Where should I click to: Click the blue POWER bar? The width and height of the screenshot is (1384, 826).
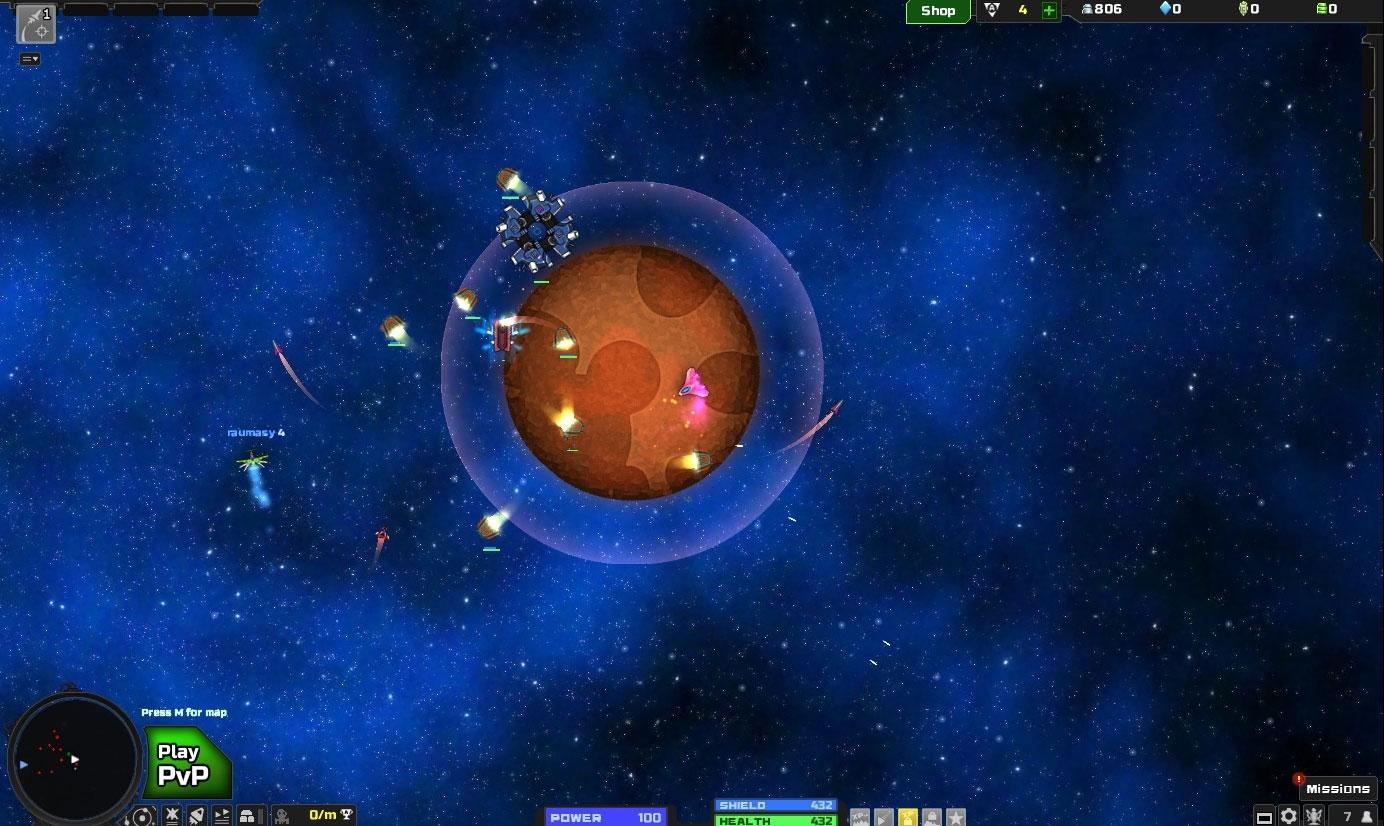point(605,817)
